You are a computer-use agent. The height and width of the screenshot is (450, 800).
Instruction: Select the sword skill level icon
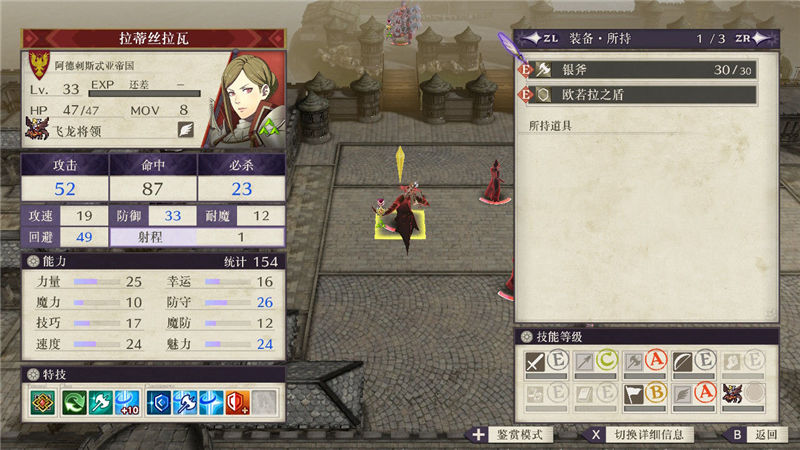pyautogui.click(x=536, y=362)
